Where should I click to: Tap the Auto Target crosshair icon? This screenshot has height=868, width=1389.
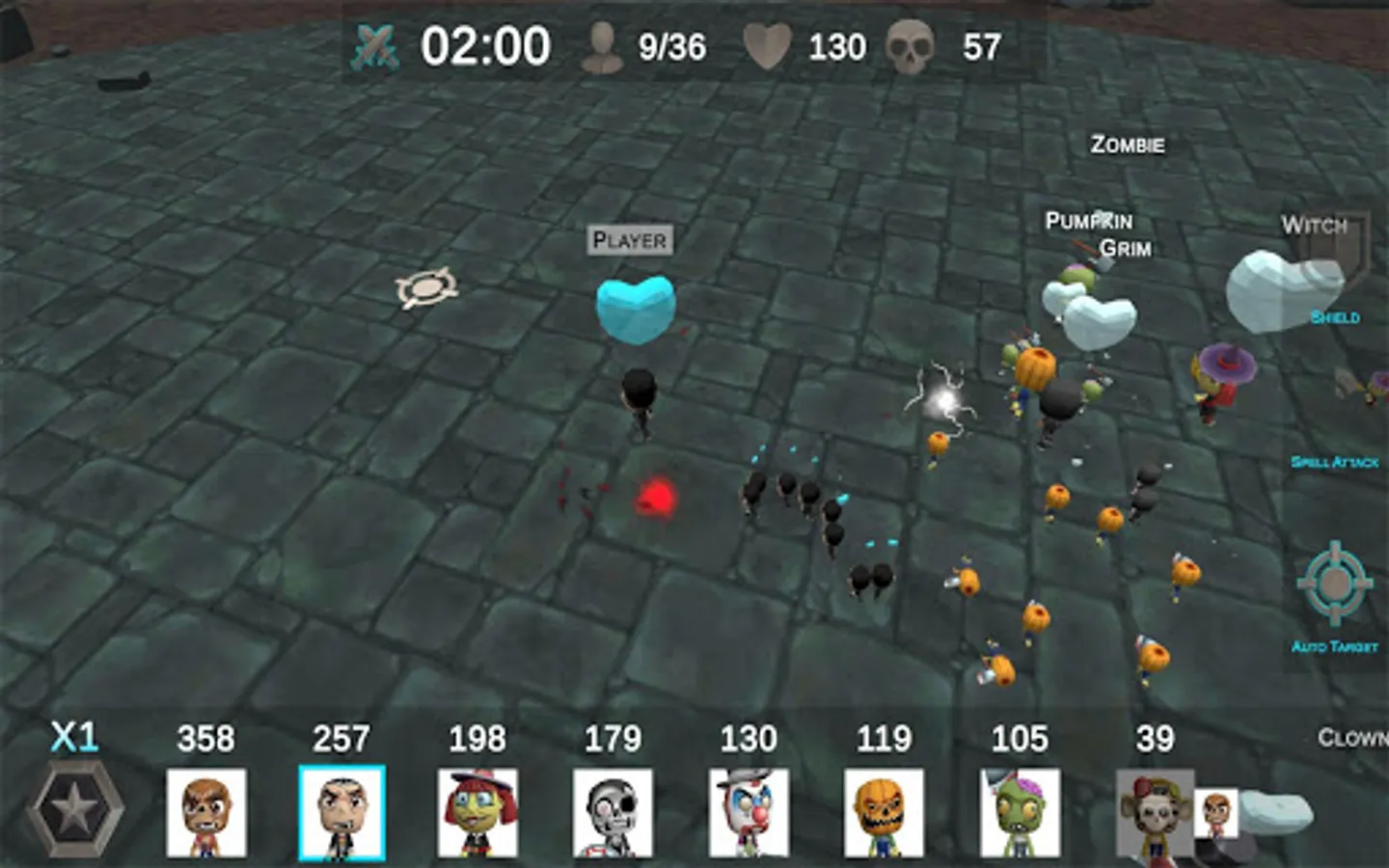pos(1336,583)
